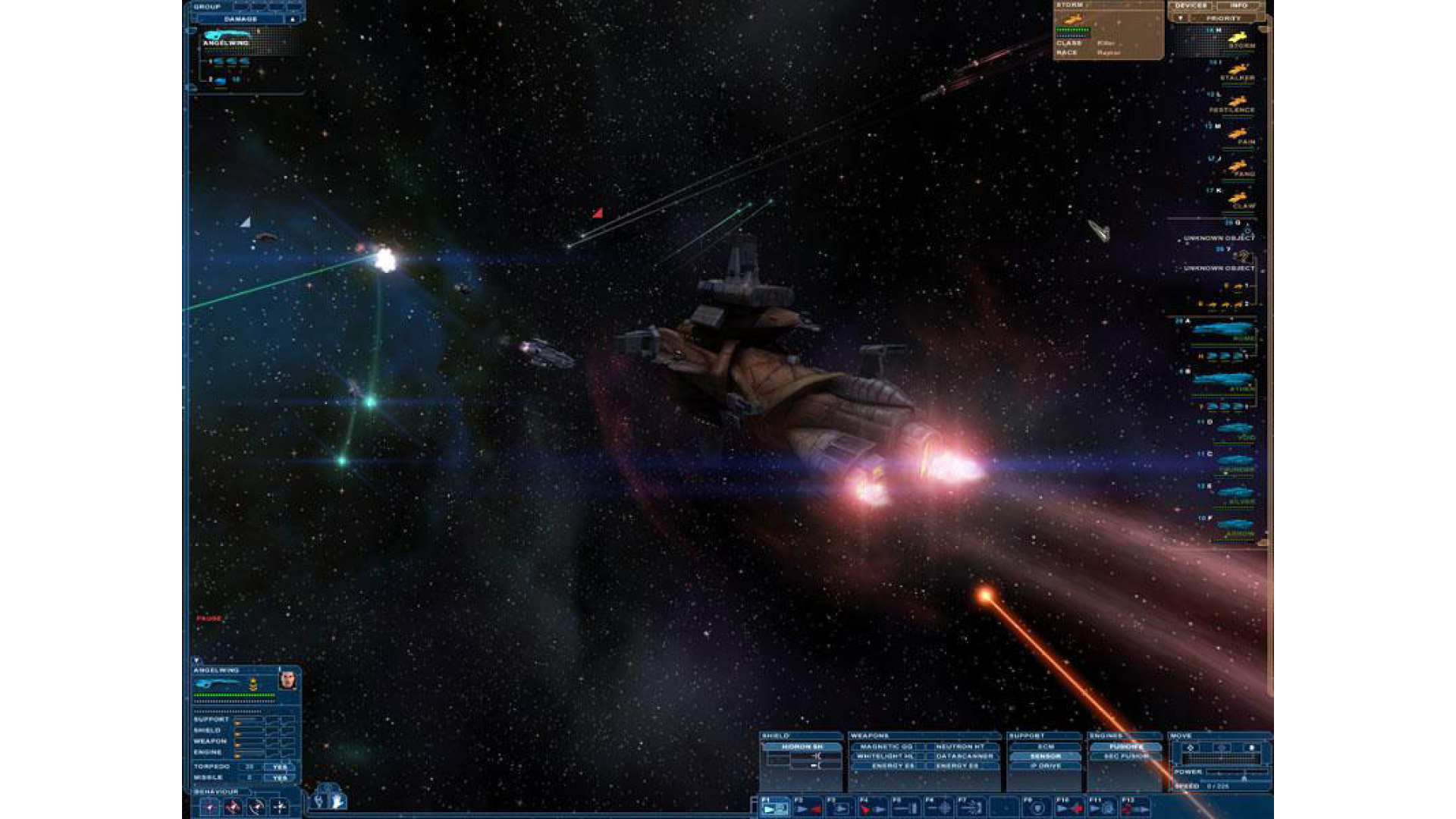Open the Devices tab
This screenshot has height=819, width=1456.
pyautogui.click(x=1191, y=6)
